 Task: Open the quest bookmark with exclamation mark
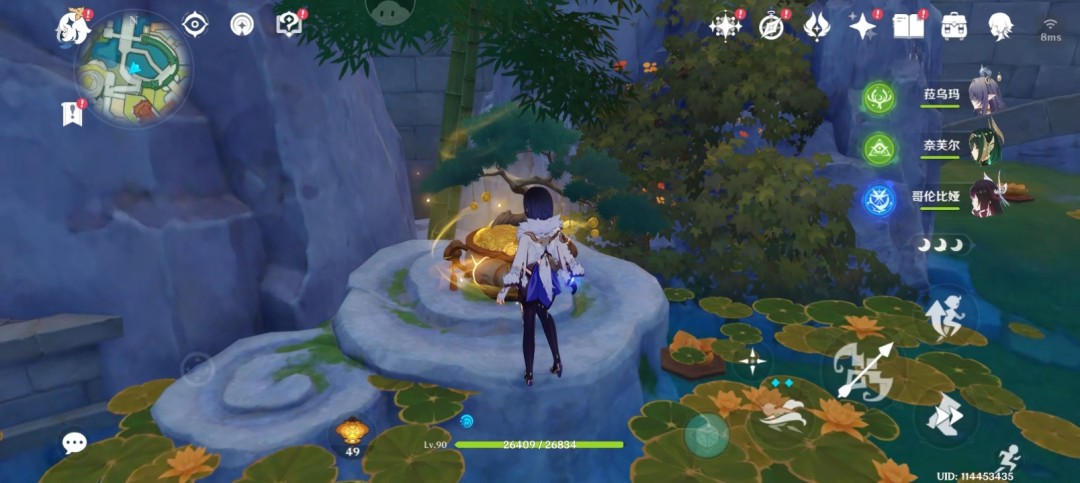coord(72,114)
